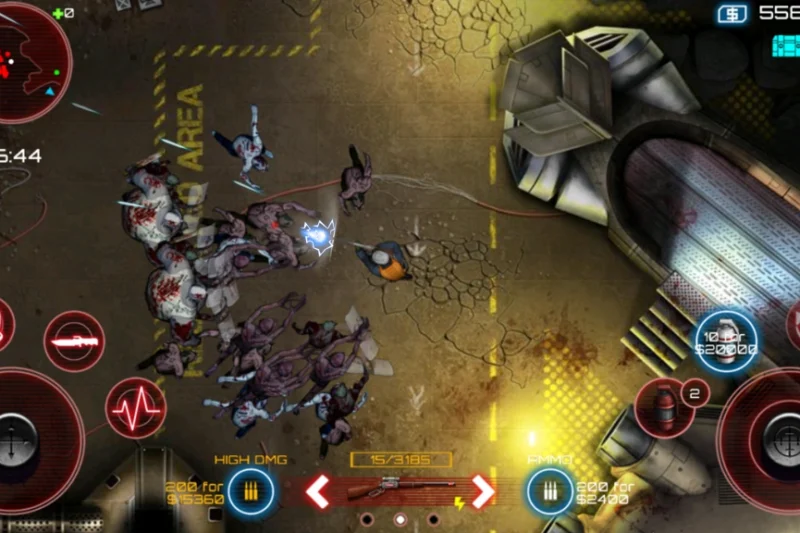The height and width of the screenshot is (533, 800).
Task: Buy 200 standard AMMO for $2400
Action: 550,491
